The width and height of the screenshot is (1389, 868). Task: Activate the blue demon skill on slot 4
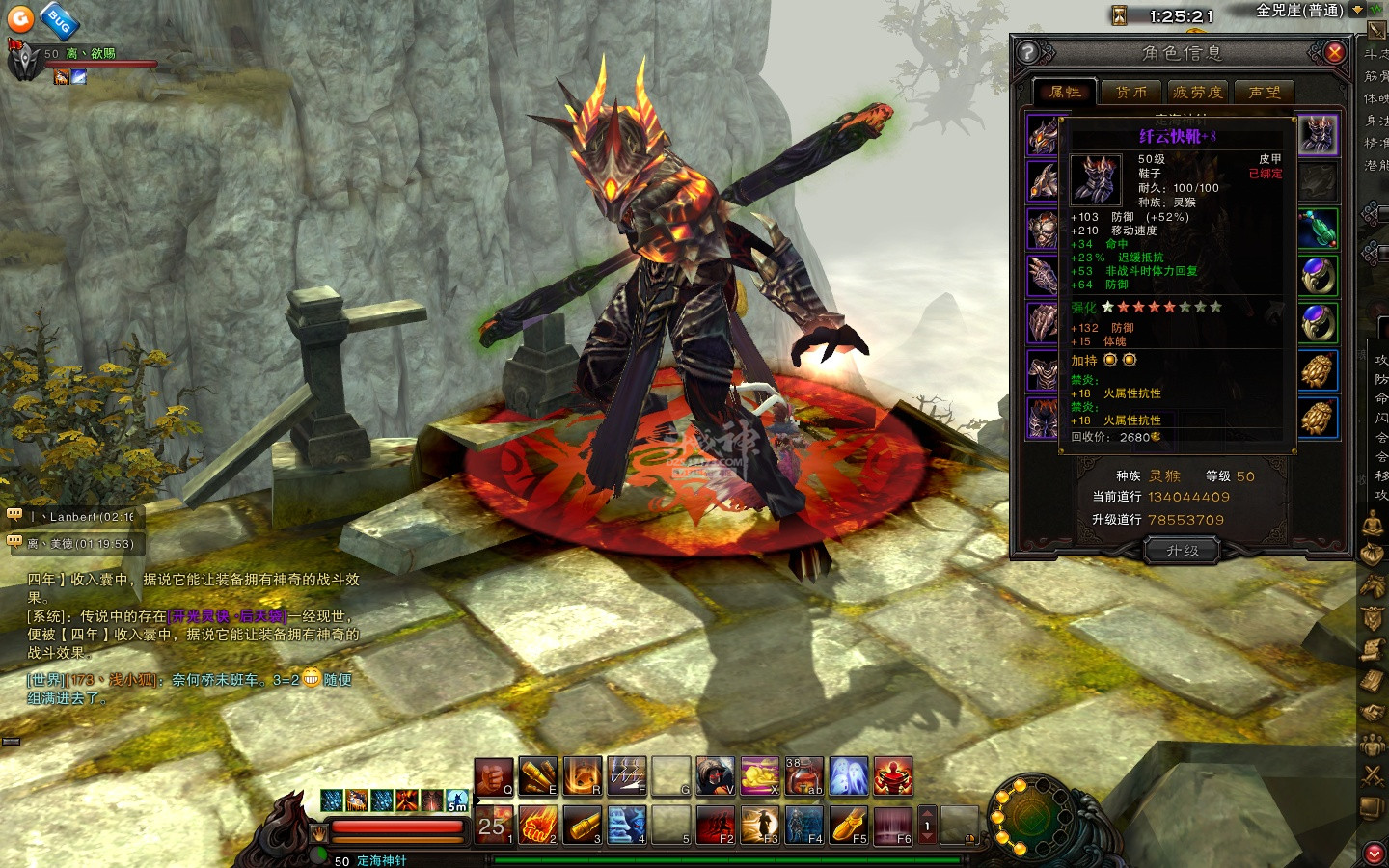(627, 826)
